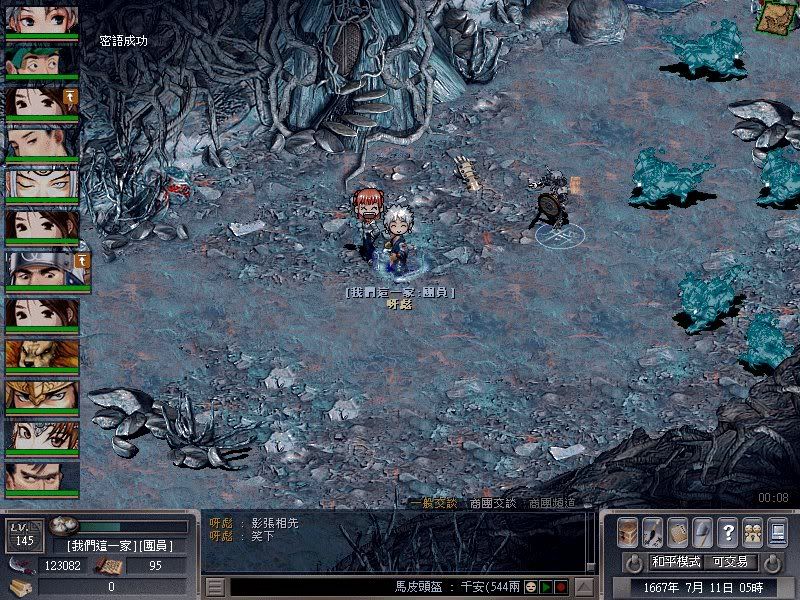Open the scroll document icon
This screenshot has width=800, height=600.
(x=678, y=532)
